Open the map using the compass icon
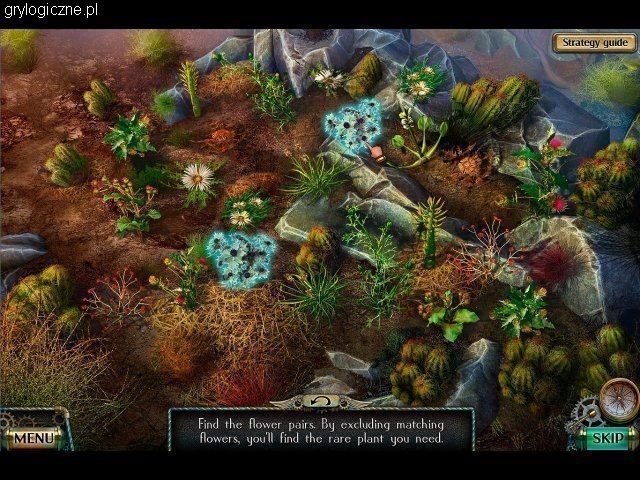The image size is (640, 480). click(x=618, y=398)
